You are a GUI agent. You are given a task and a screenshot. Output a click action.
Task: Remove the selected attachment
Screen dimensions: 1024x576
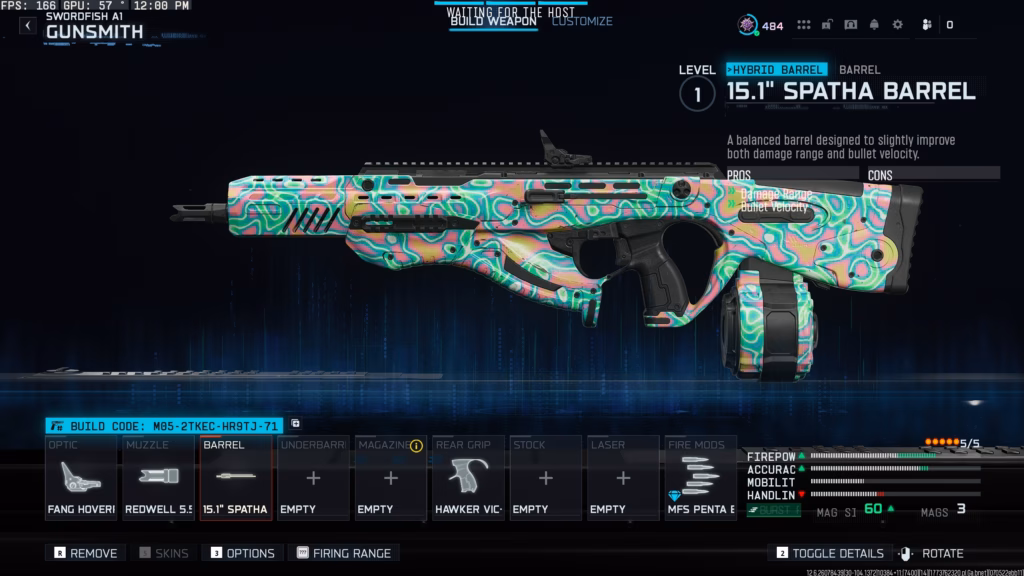[86, 553]
